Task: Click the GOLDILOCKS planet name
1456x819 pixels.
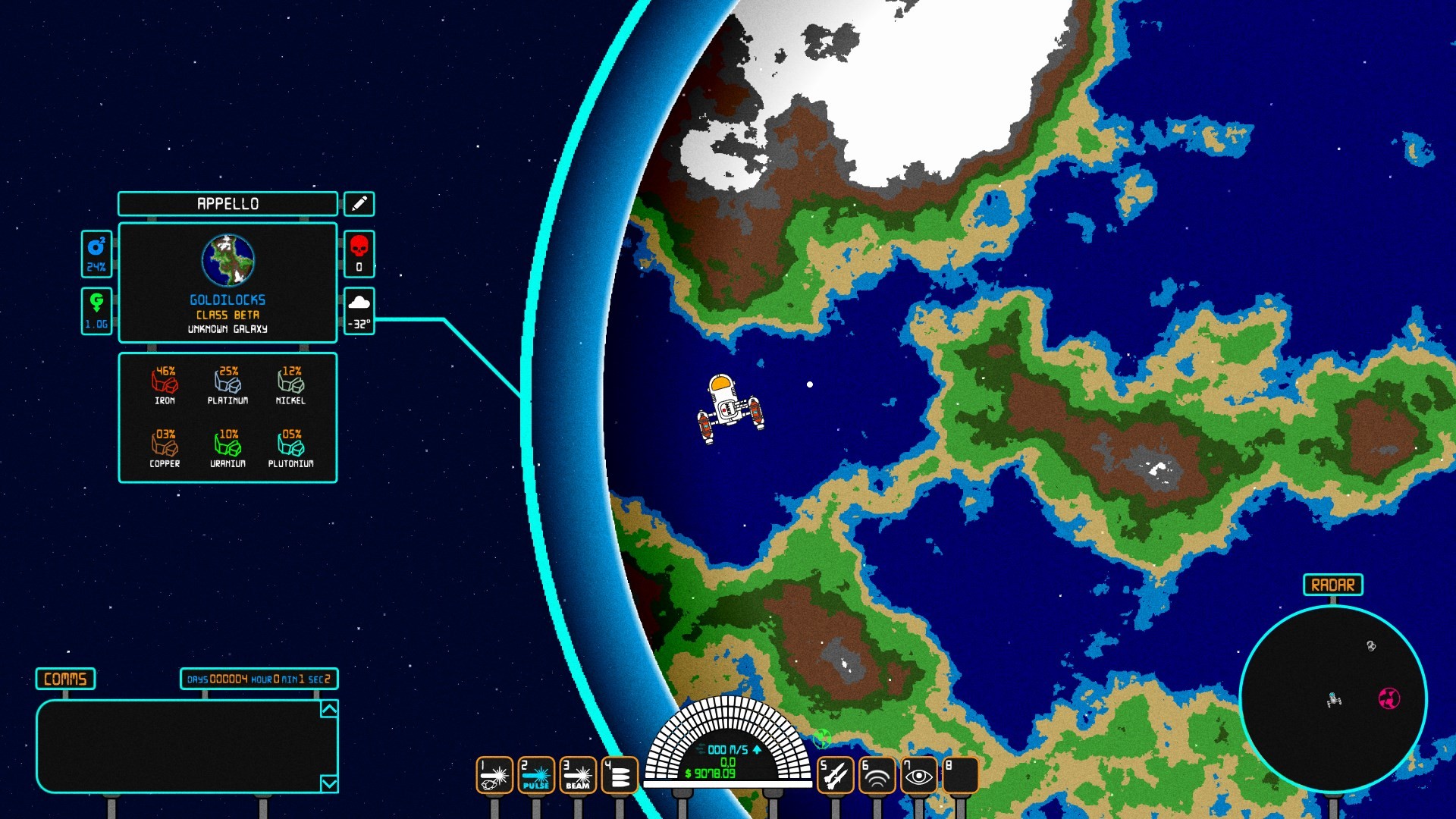Action: click(x=227, y=298)
